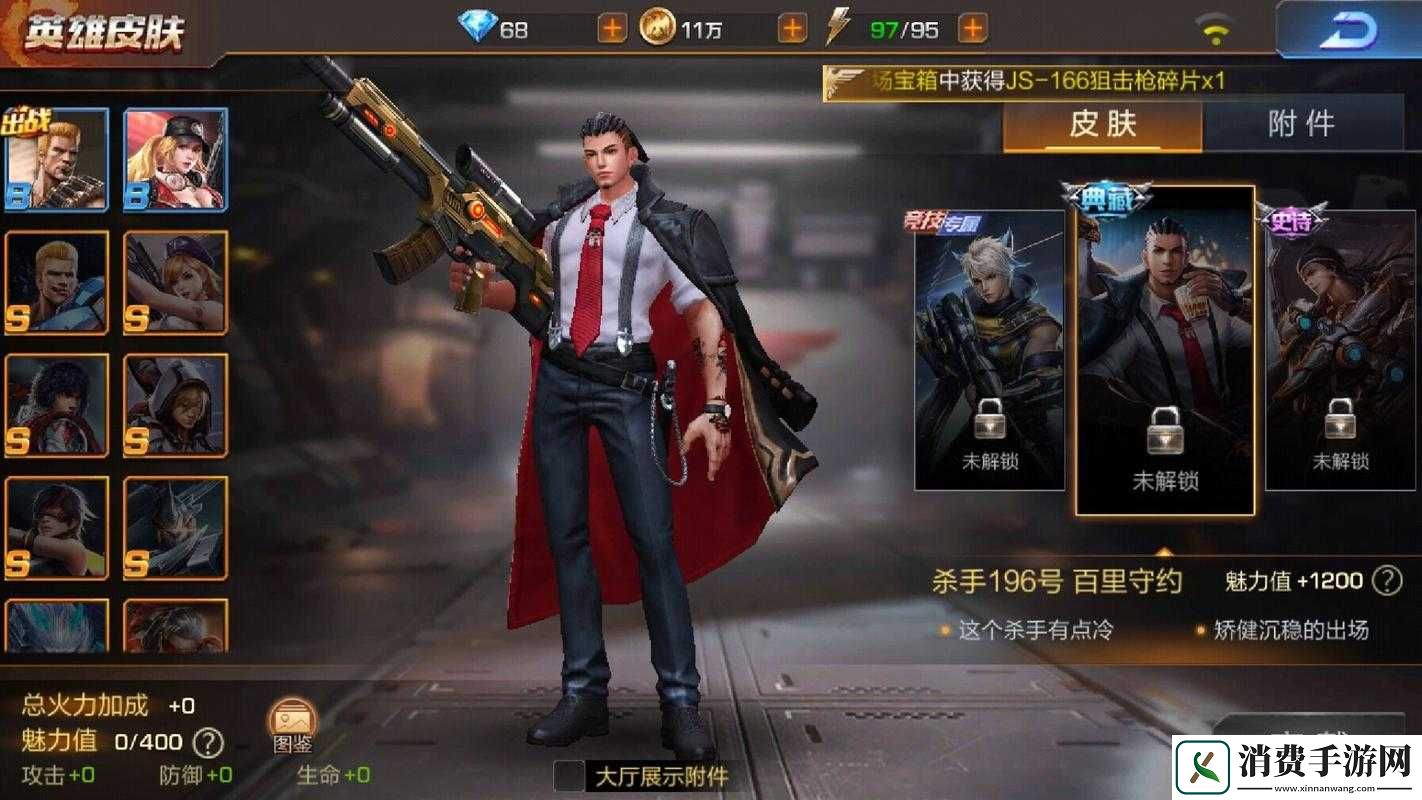The width and height of the screenshot is (1422, 800).
Task: Click the lightning energy icon
Action: 839,27
